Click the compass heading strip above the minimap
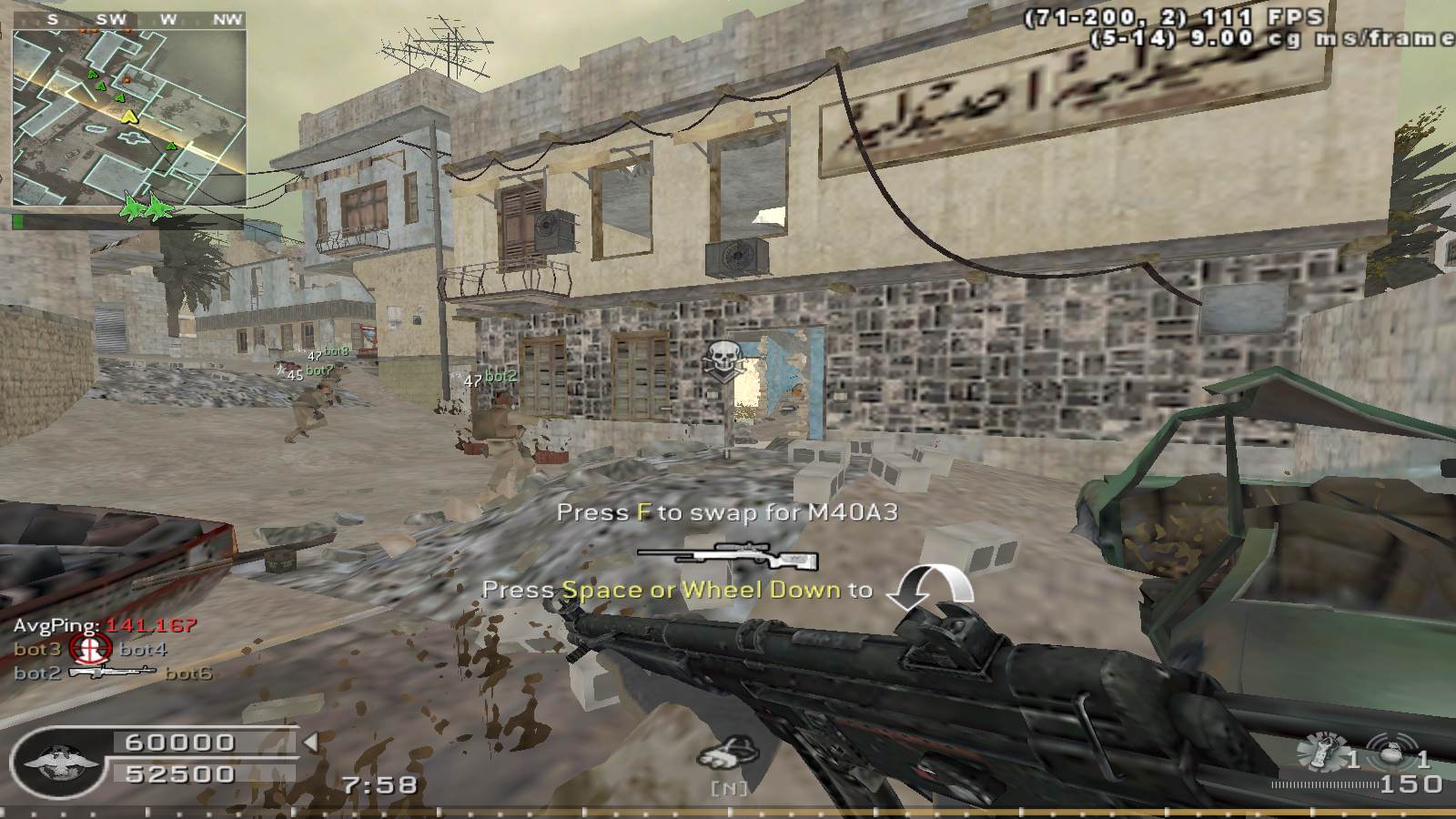Screen dimensions: 1456x819 pos(129,18)
